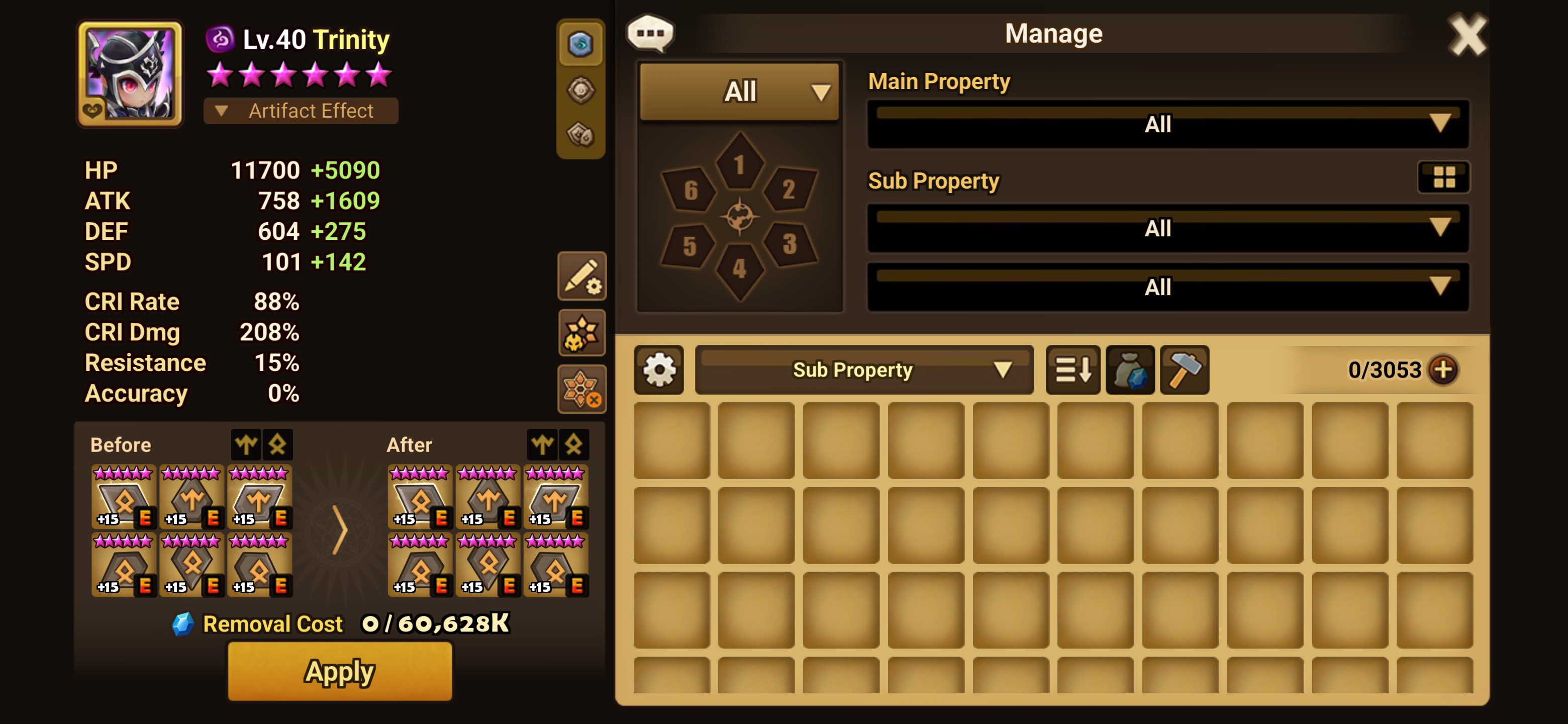The height and width of the screenshot is (724, 1568).
Task: Select rune slot 4 filter
Action: pyautogui.click(x=739, y=269)
